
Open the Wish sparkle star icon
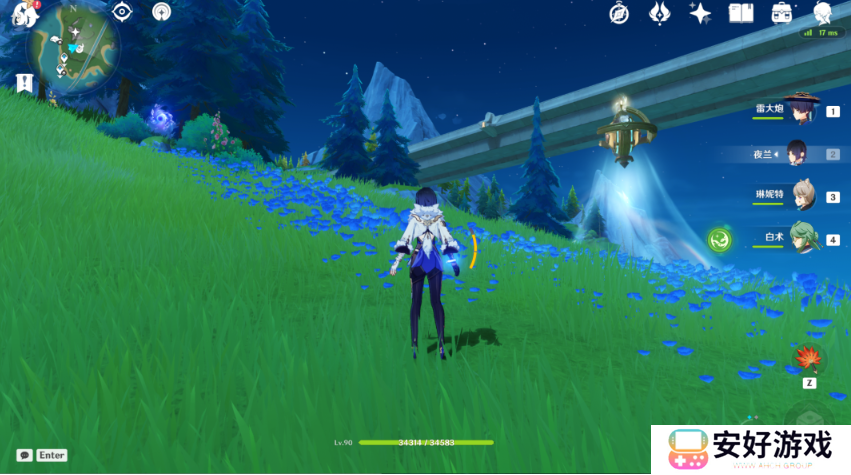(700, 13)
